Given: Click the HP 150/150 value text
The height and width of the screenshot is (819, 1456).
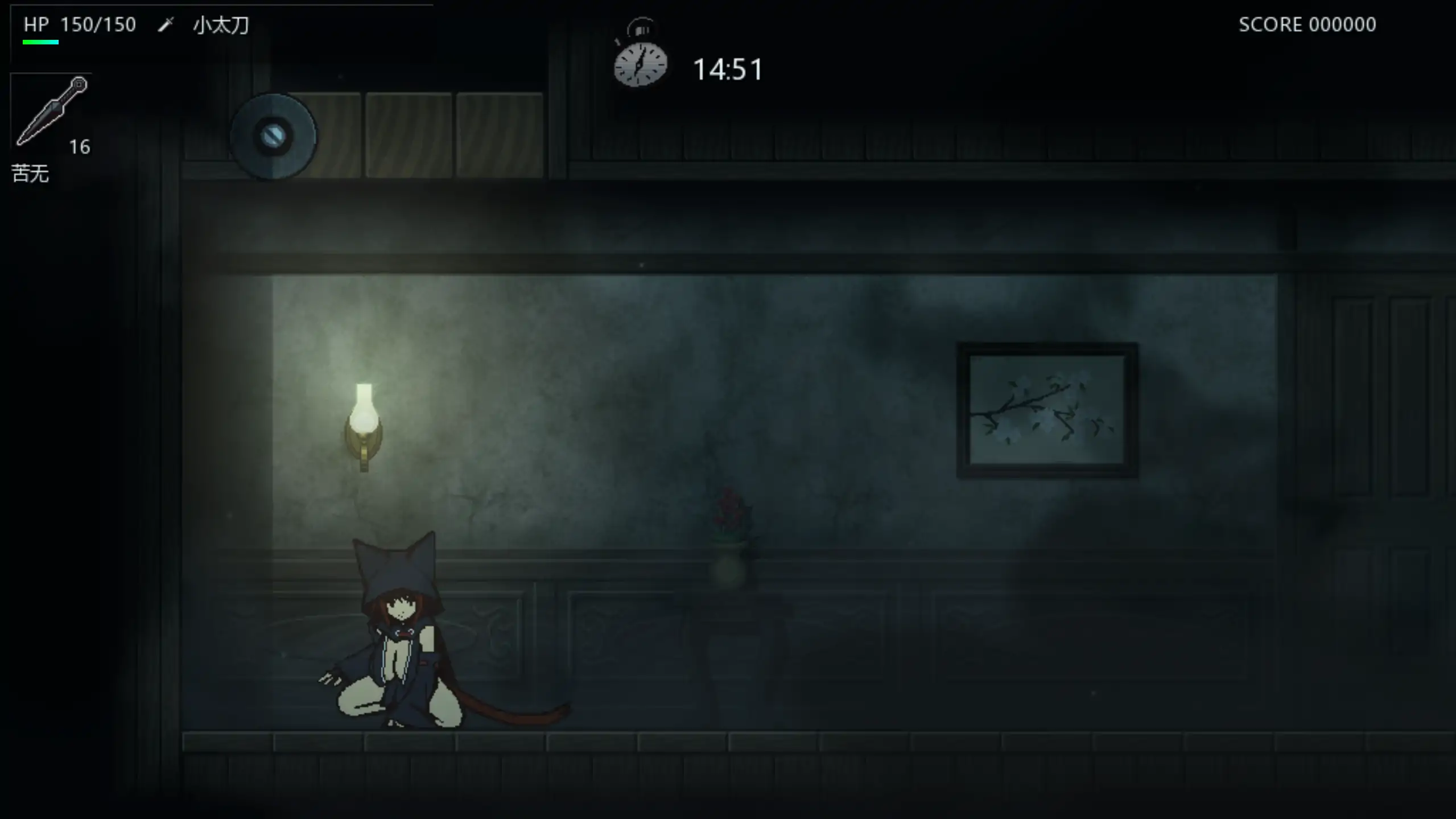Looking at the screenshot, I should (x=98, y=24).
